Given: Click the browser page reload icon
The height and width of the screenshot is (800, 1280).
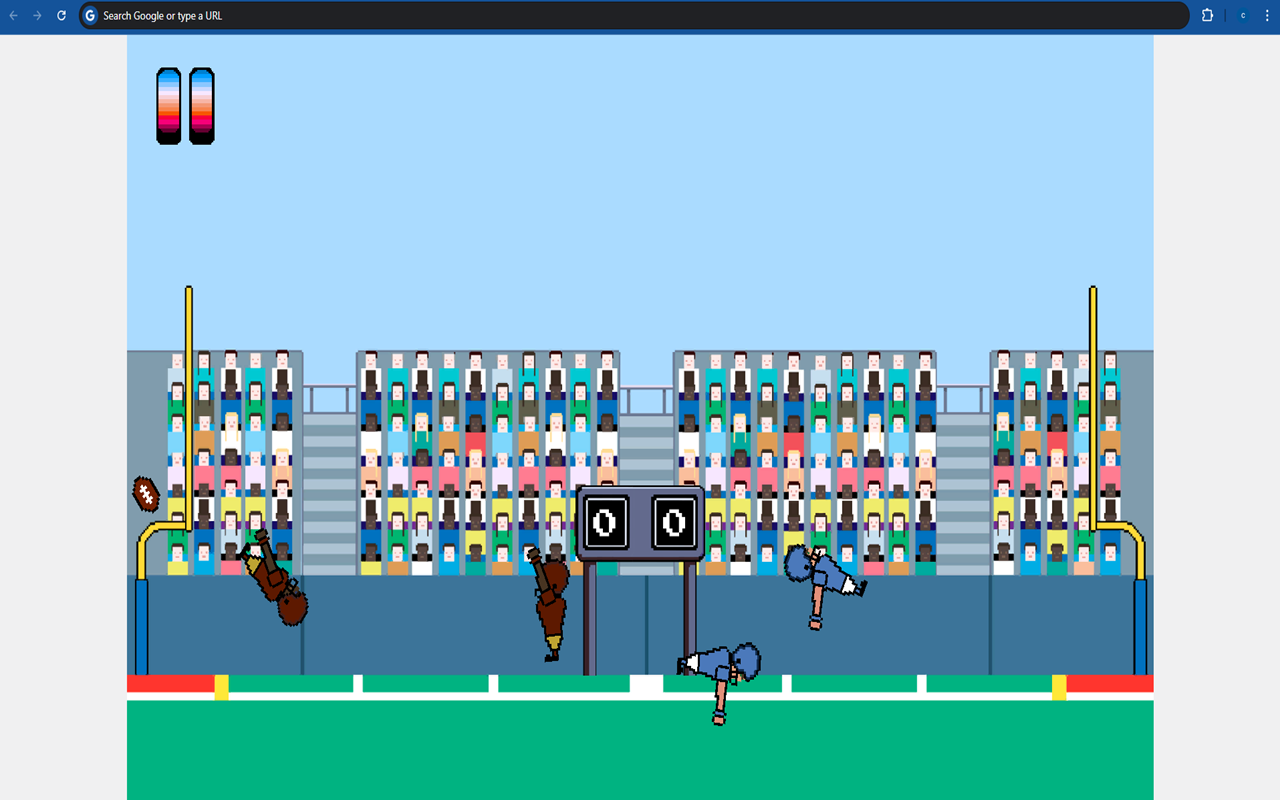Looking at the screenshot, I should (60, 15).
